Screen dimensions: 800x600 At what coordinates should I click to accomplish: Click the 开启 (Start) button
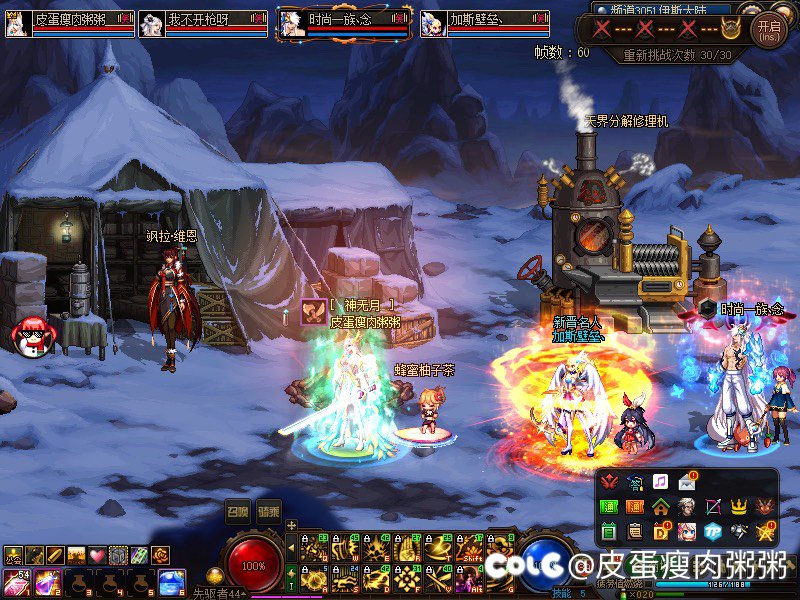click(x=768, y=29)
